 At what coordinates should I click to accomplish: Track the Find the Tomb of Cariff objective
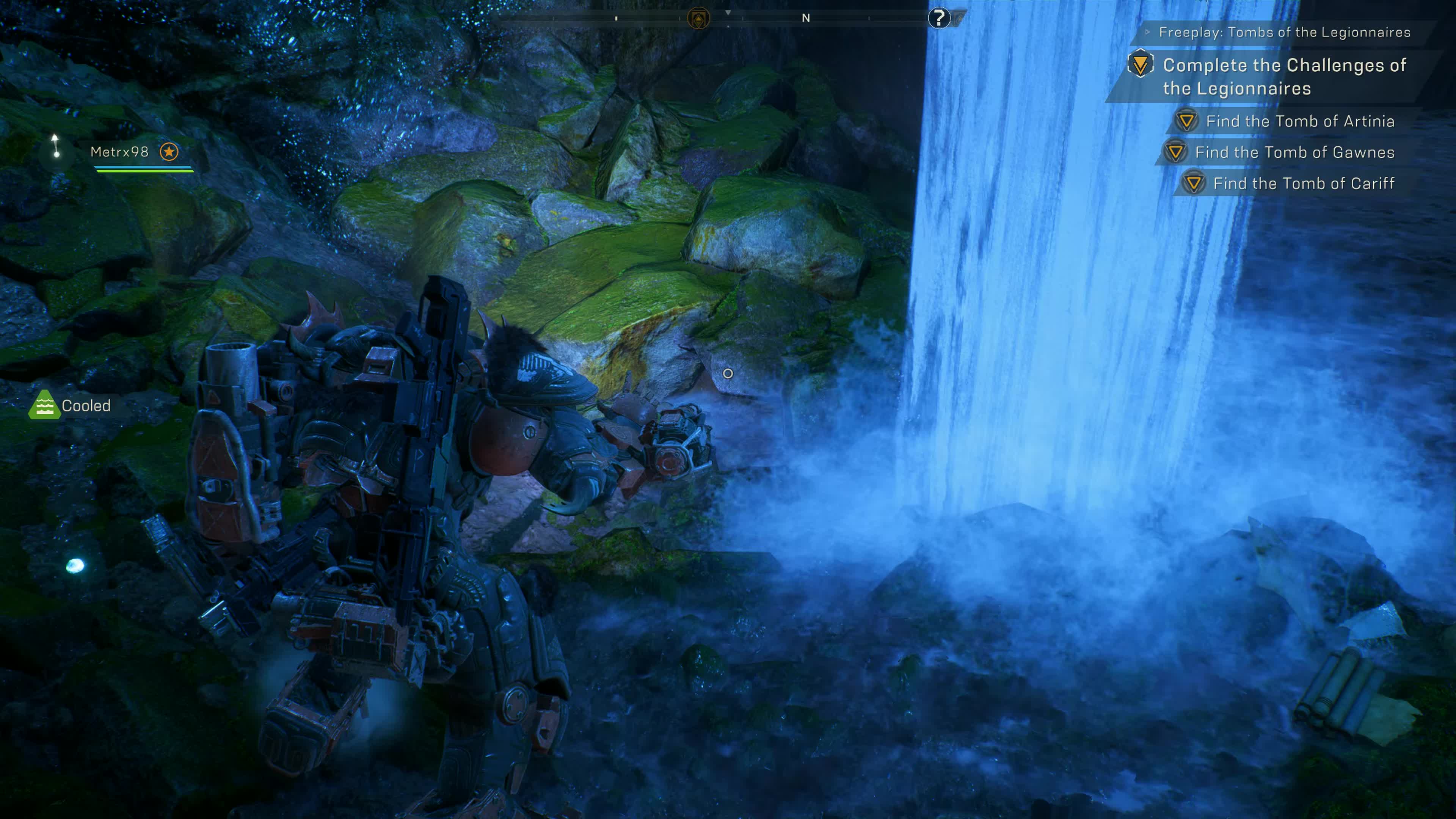click(x=1303, y=184)
